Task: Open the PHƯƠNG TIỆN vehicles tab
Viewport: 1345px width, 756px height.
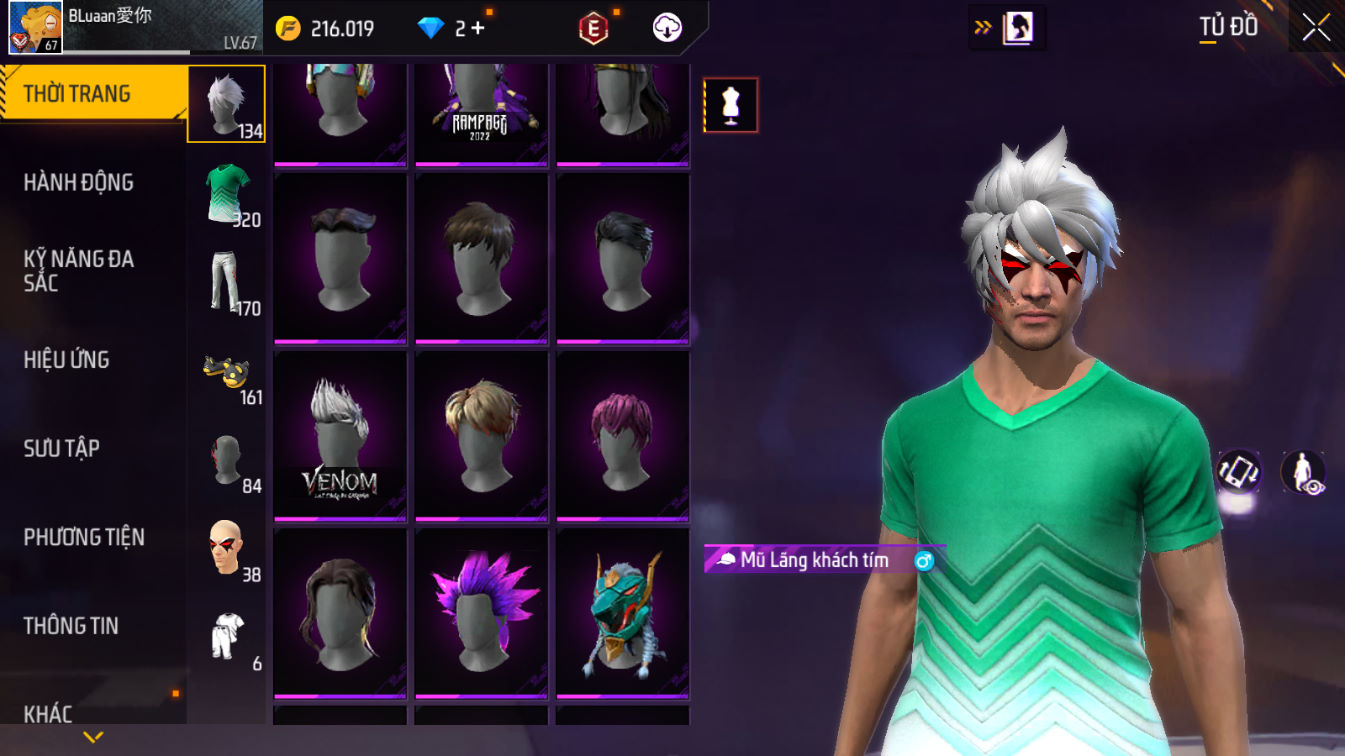Action: point(84,537)
